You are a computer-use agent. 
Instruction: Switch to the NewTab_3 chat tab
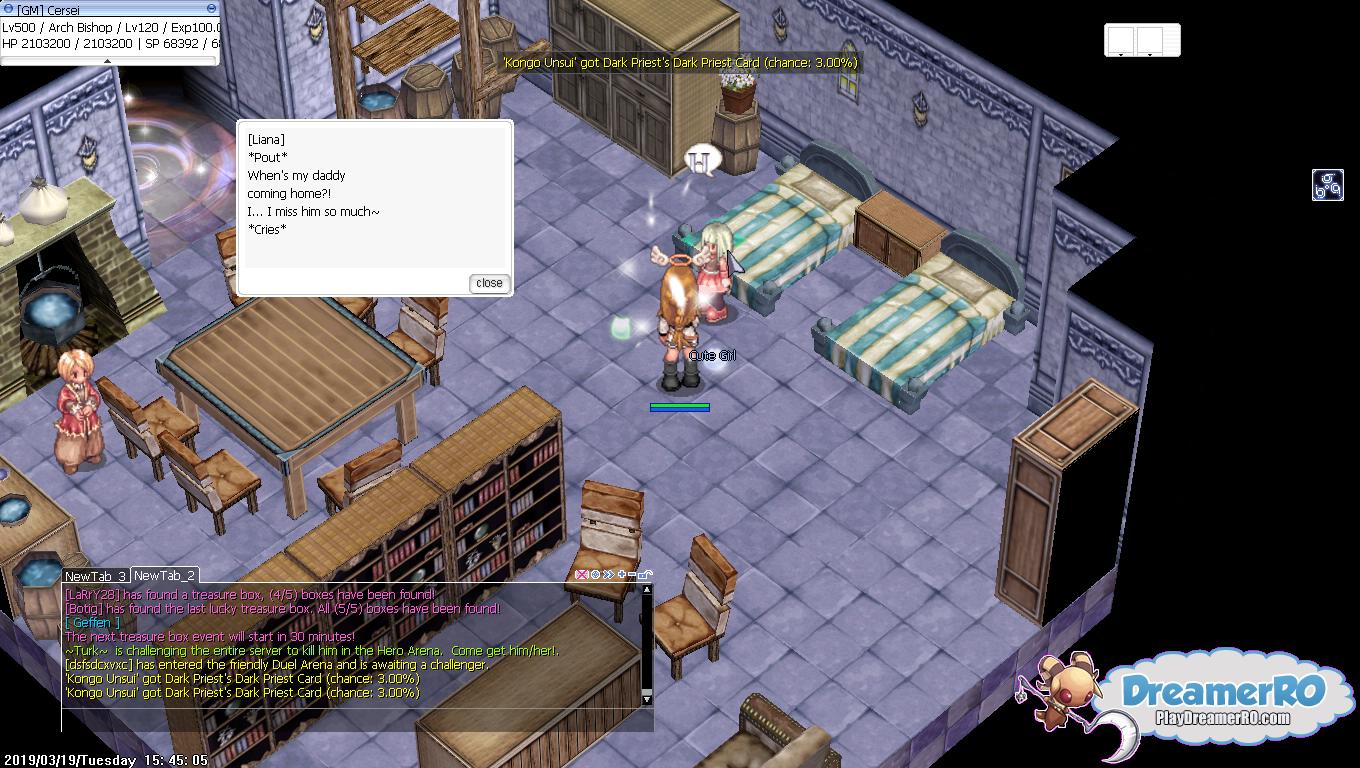point(95,576)
